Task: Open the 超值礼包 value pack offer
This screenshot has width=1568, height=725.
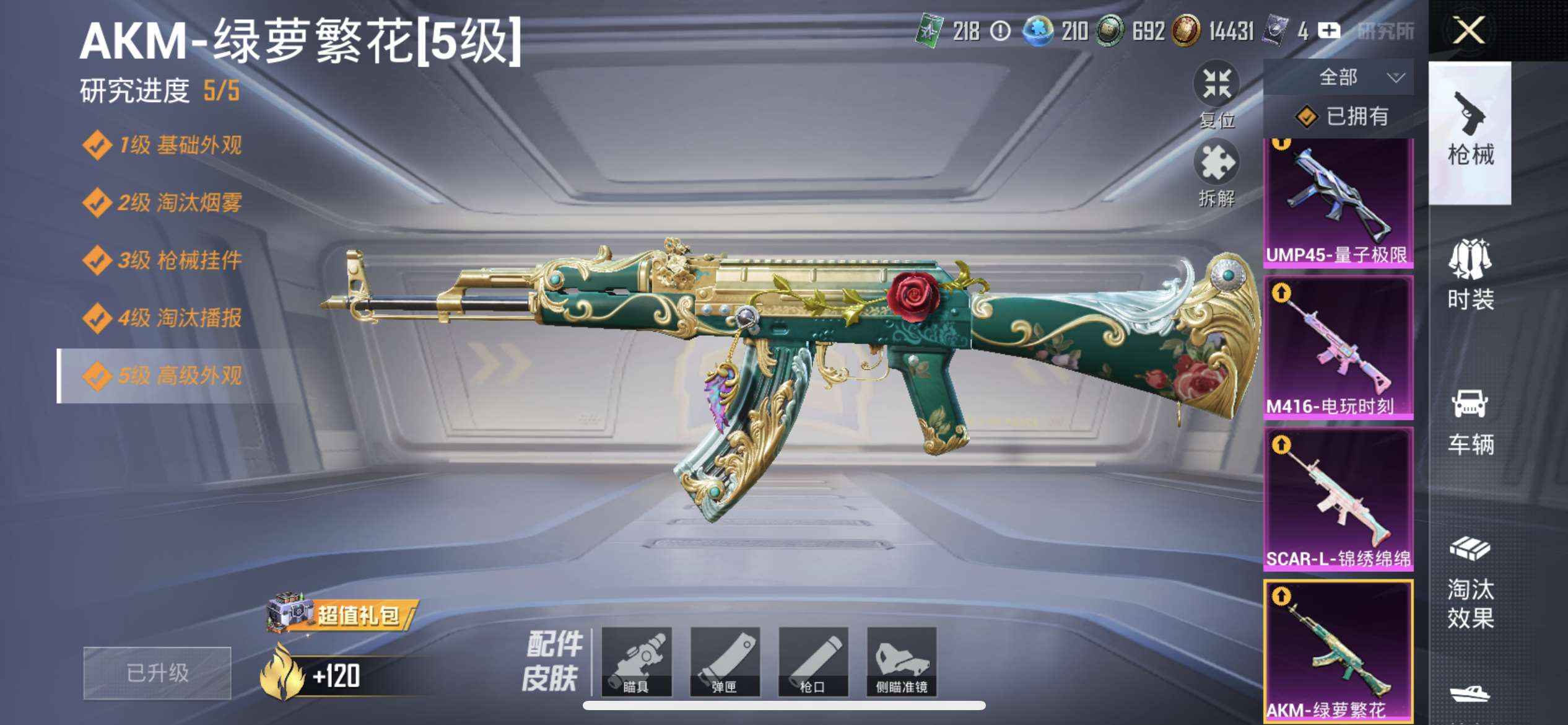Action: point(342,615)
